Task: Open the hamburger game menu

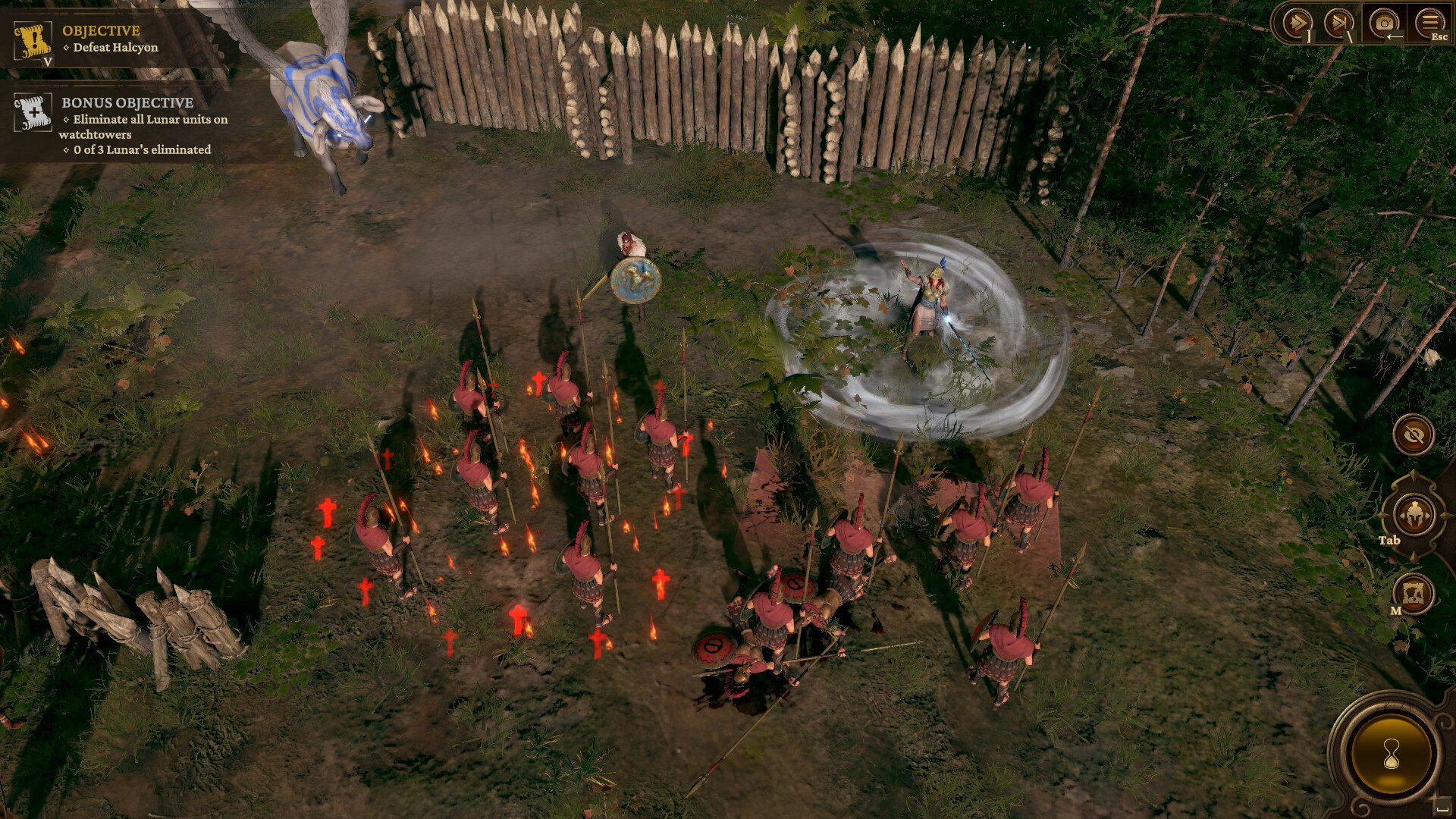Action: pyautogui.click(x=1429, y=23)
